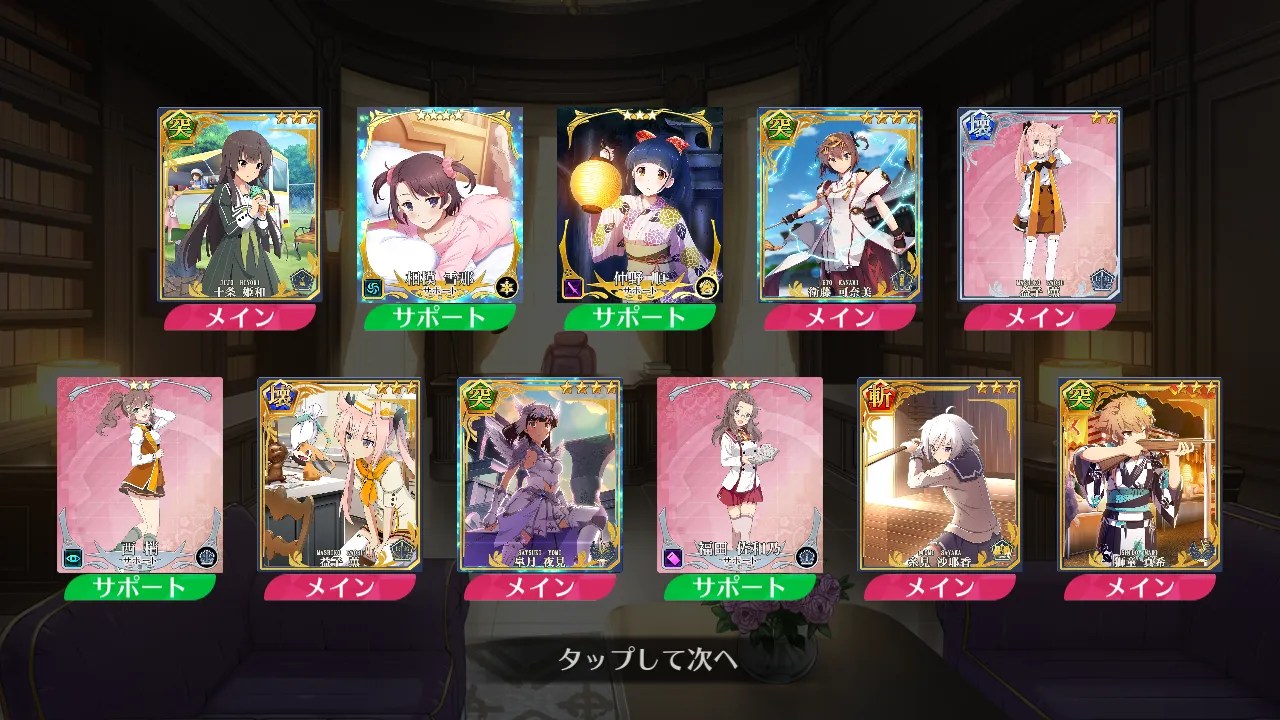Image resolution: width=1280 pixels, height=720 pixels.
Task: Choose the Mashiko Kaoru kitchen card
Action: click(x=340, y=474)
